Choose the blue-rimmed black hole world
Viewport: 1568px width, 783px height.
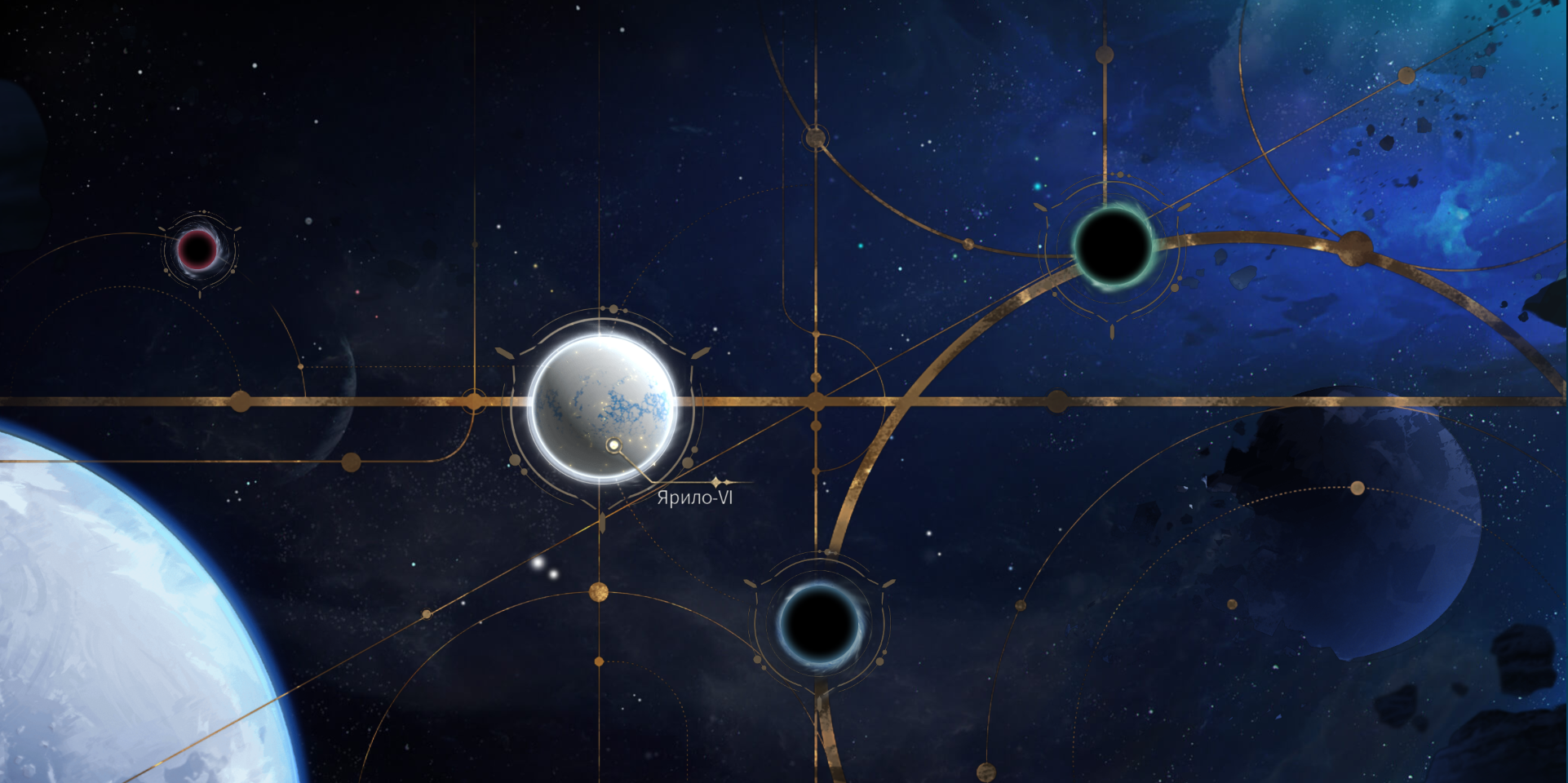tap(819, 626)
